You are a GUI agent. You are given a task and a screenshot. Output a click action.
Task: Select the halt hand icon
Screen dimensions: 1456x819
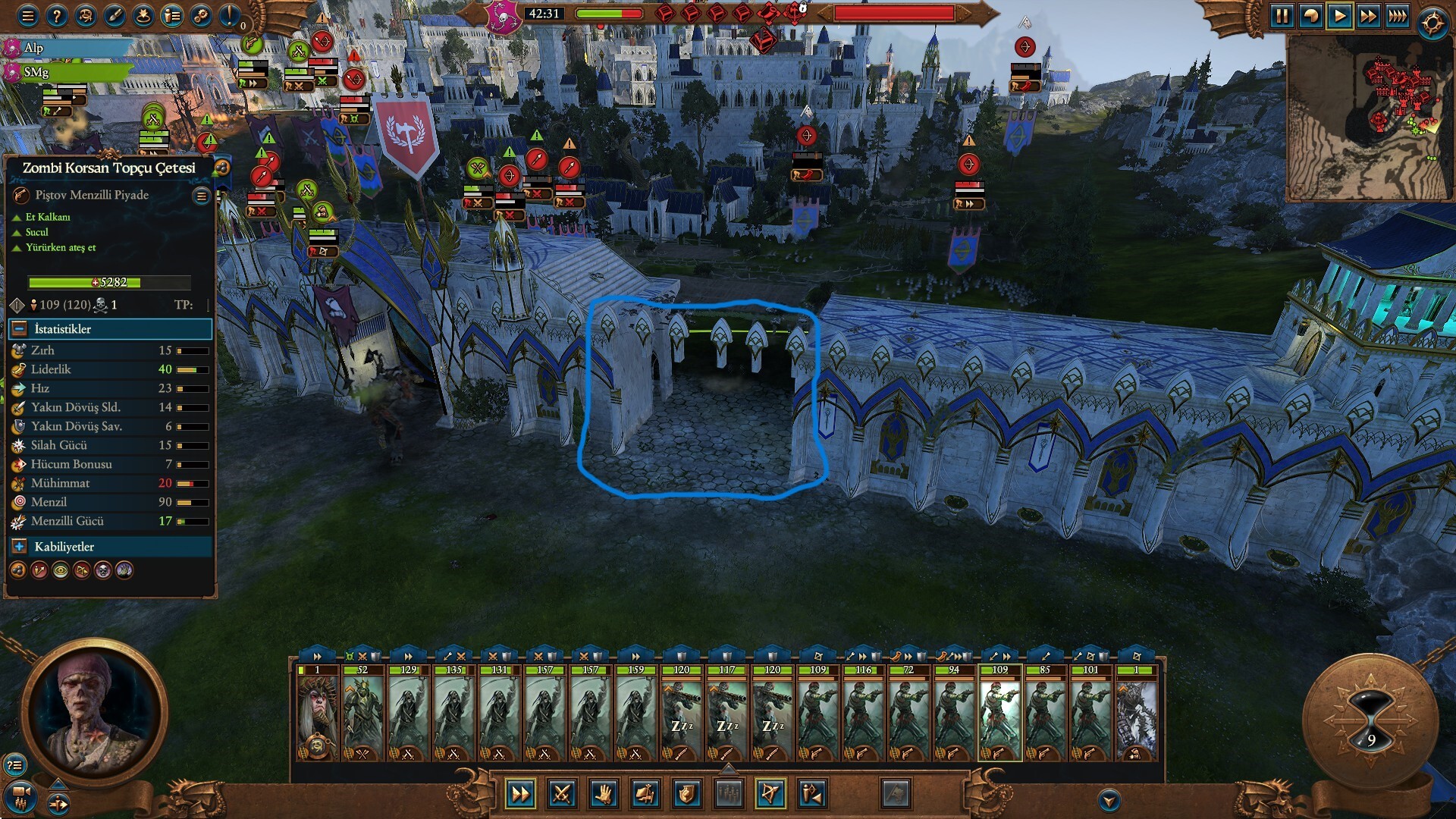tap(604, 794)
